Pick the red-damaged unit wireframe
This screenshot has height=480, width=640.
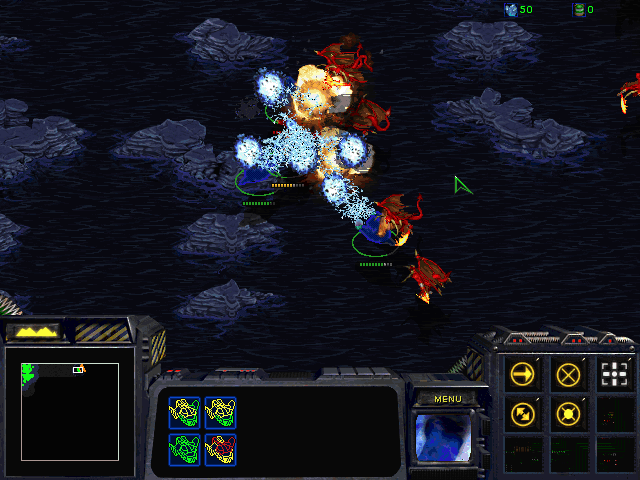[220, 444]
